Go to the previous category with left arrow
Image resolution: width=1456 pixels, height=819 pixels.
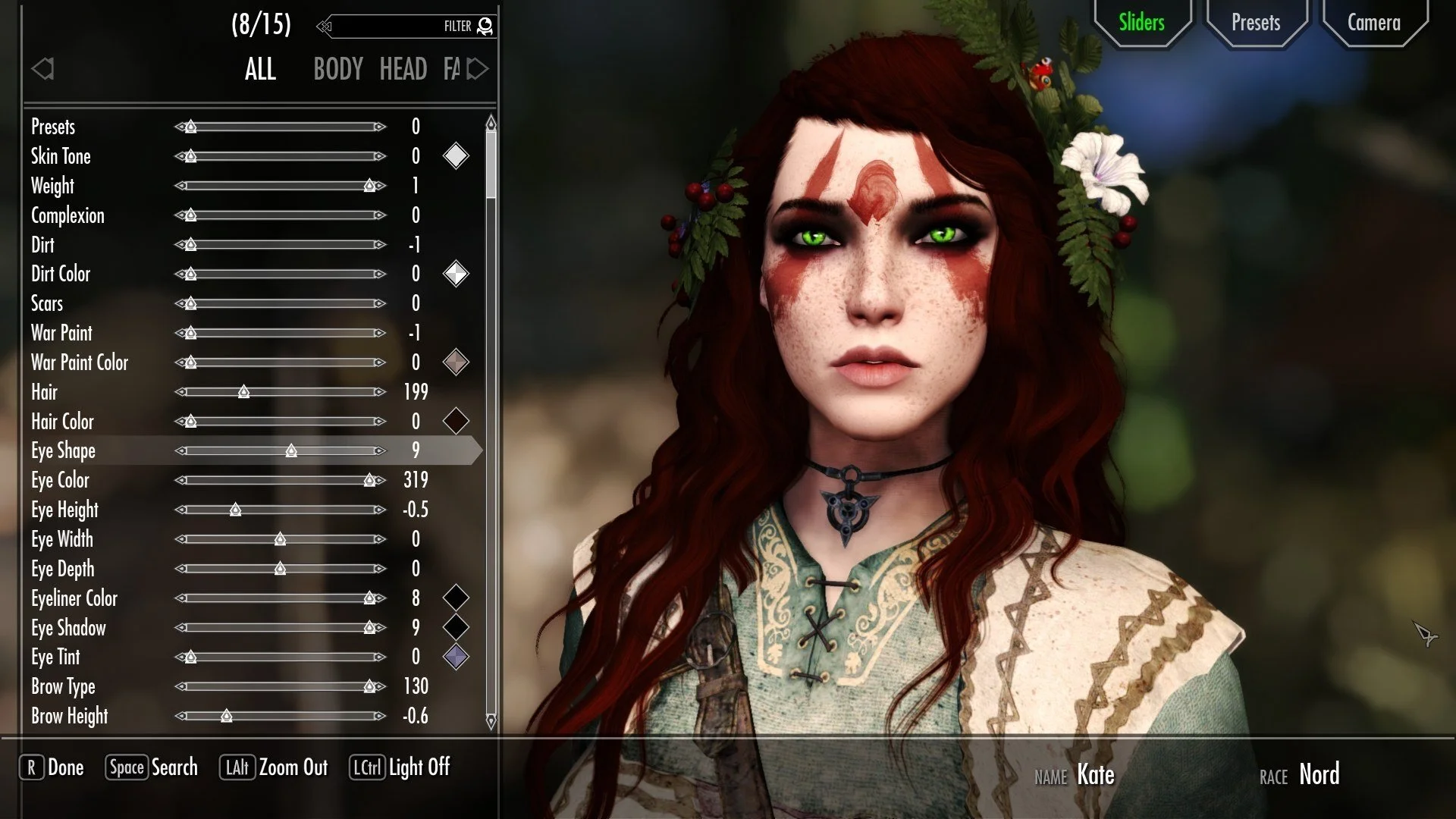click(x=43, y=70)
